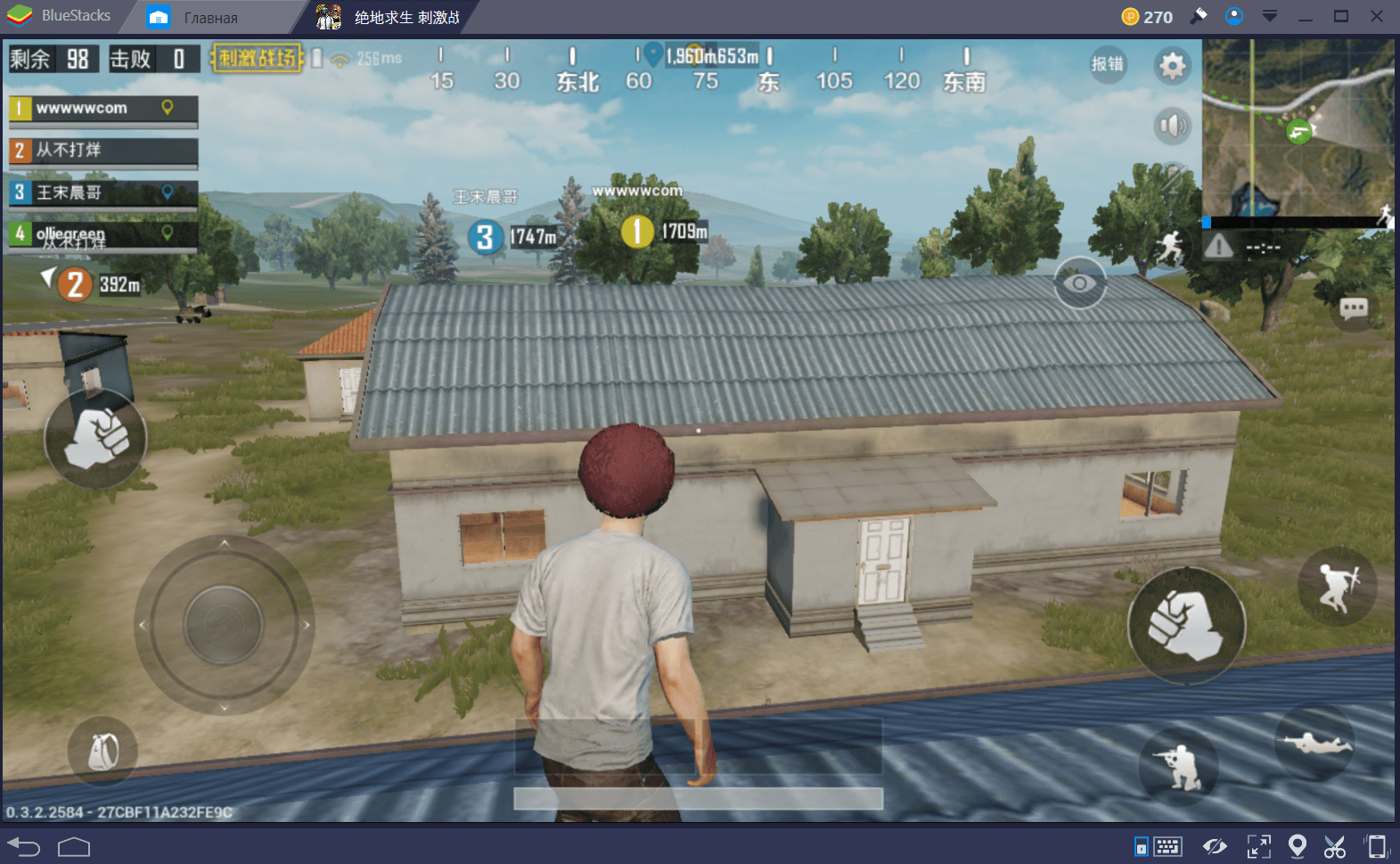
Task: Toggle the game speaker volume
Action: coord(1173,126)
